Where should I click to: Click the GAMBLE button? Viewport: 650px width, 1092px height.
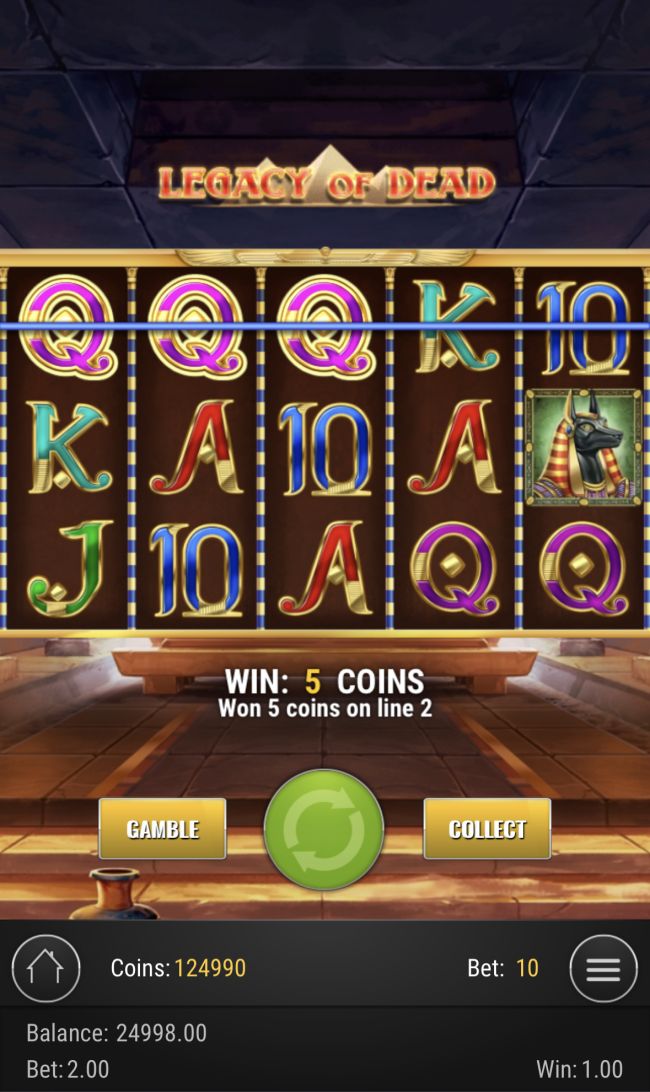point(162,829)
